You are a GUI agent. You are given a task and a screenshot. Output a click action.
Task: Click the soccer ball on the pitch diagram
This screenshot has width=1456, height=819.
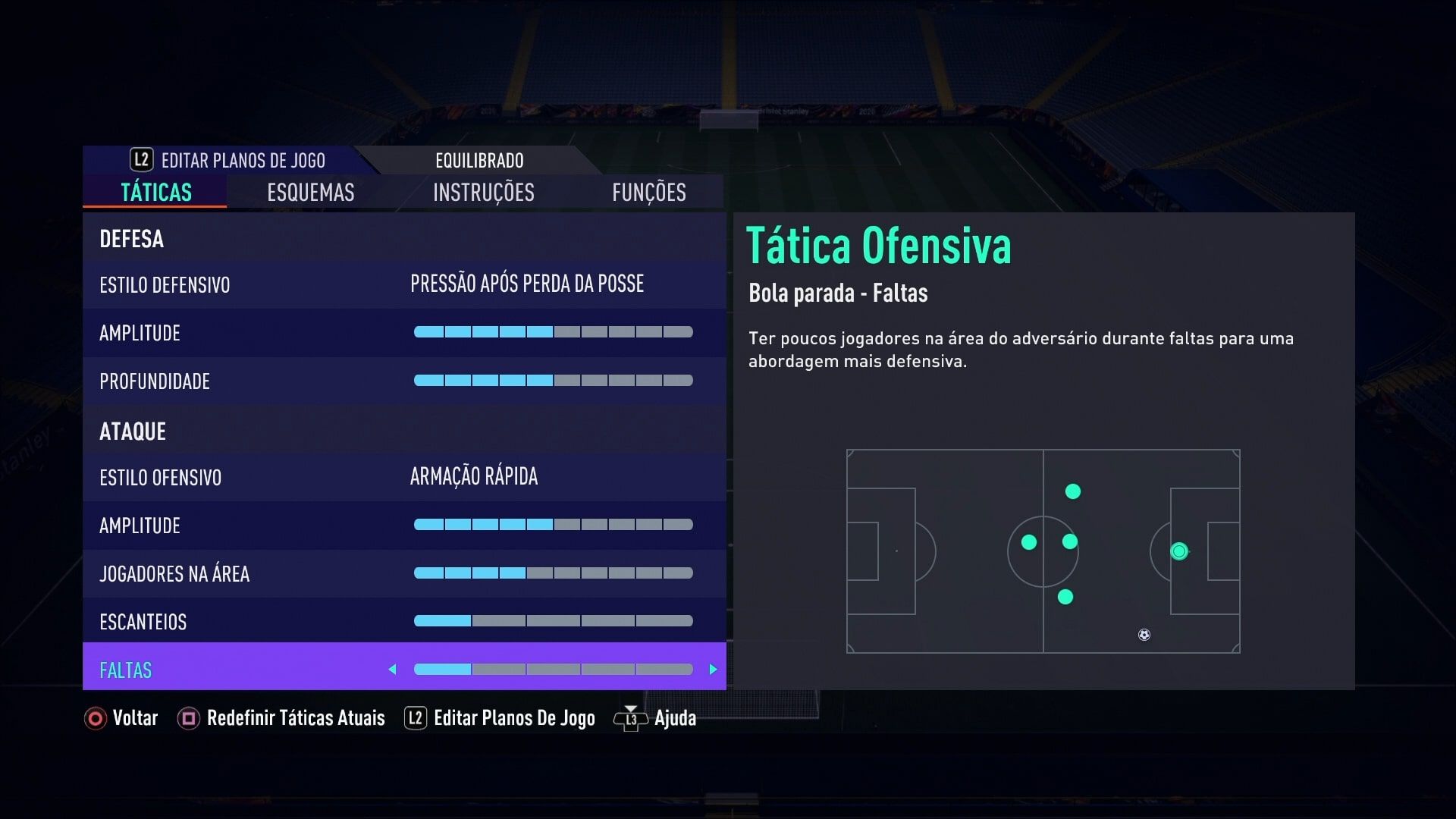pyautogui.click(x=1142, y=635)
